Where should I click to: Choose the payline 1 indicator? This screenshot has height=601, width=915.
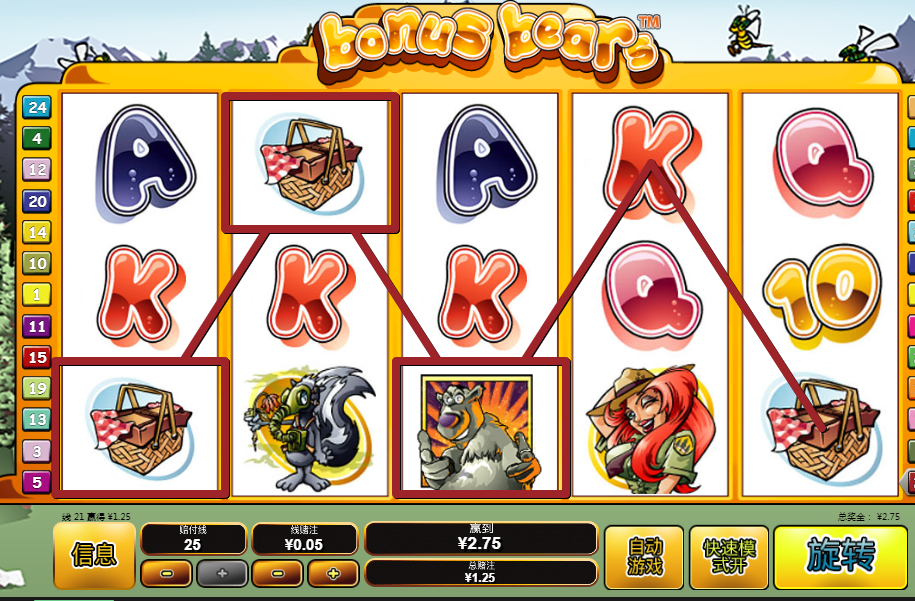click(37, 295)
